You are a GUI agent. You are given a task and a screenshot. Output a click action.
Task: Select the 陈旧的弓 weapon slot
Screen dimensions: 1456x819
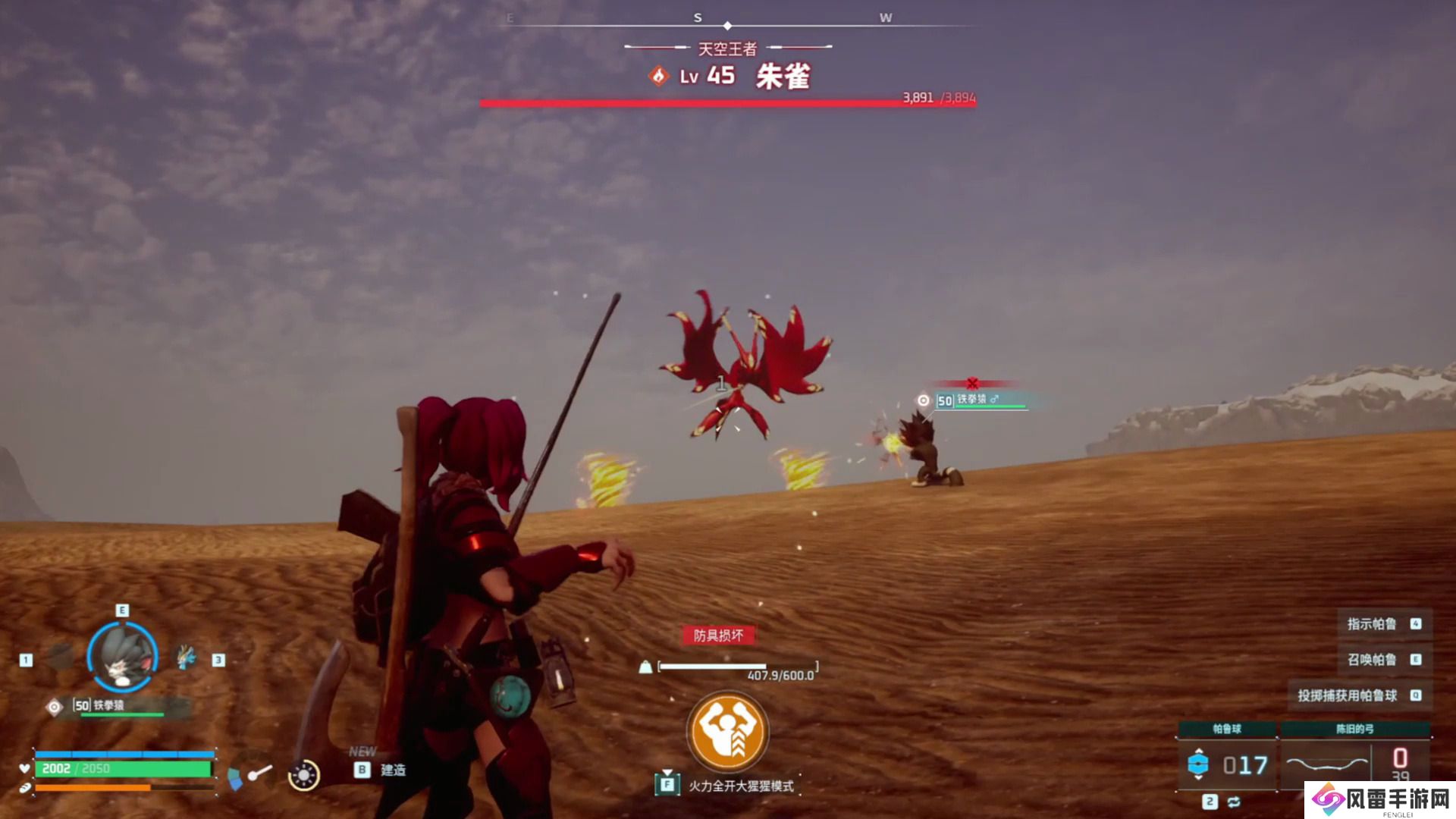(1354, 763)
